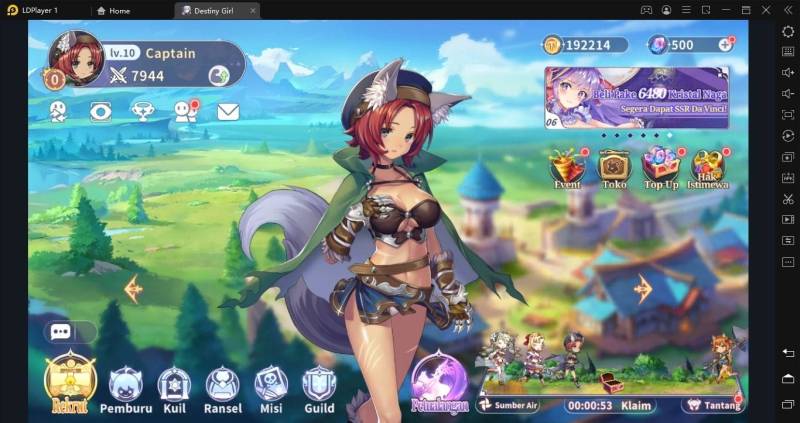Open the Ransel backpack

222,386
